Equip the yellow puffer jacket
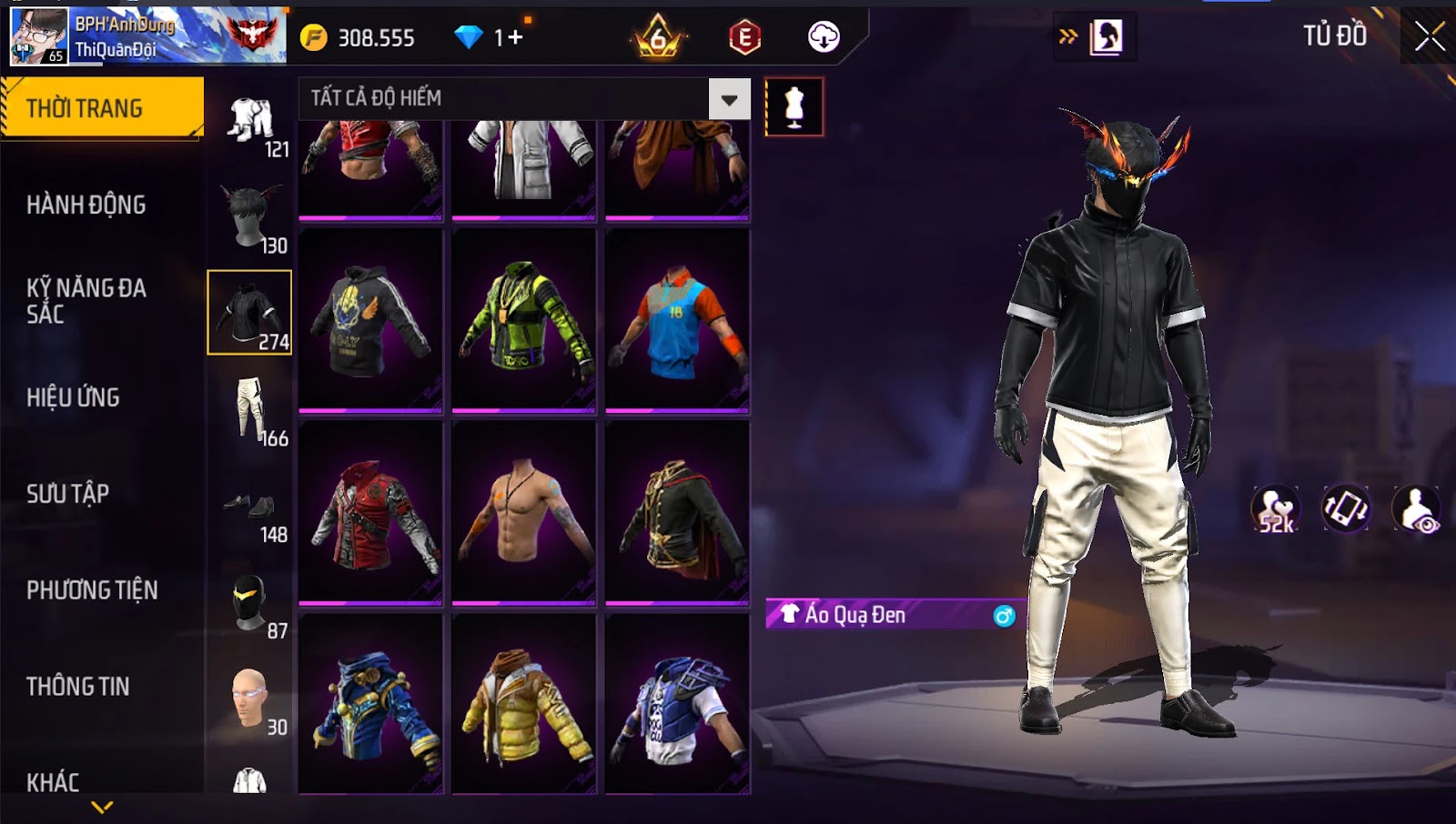This screenshot has width=1456, height=824. click(x=524, y=703)
